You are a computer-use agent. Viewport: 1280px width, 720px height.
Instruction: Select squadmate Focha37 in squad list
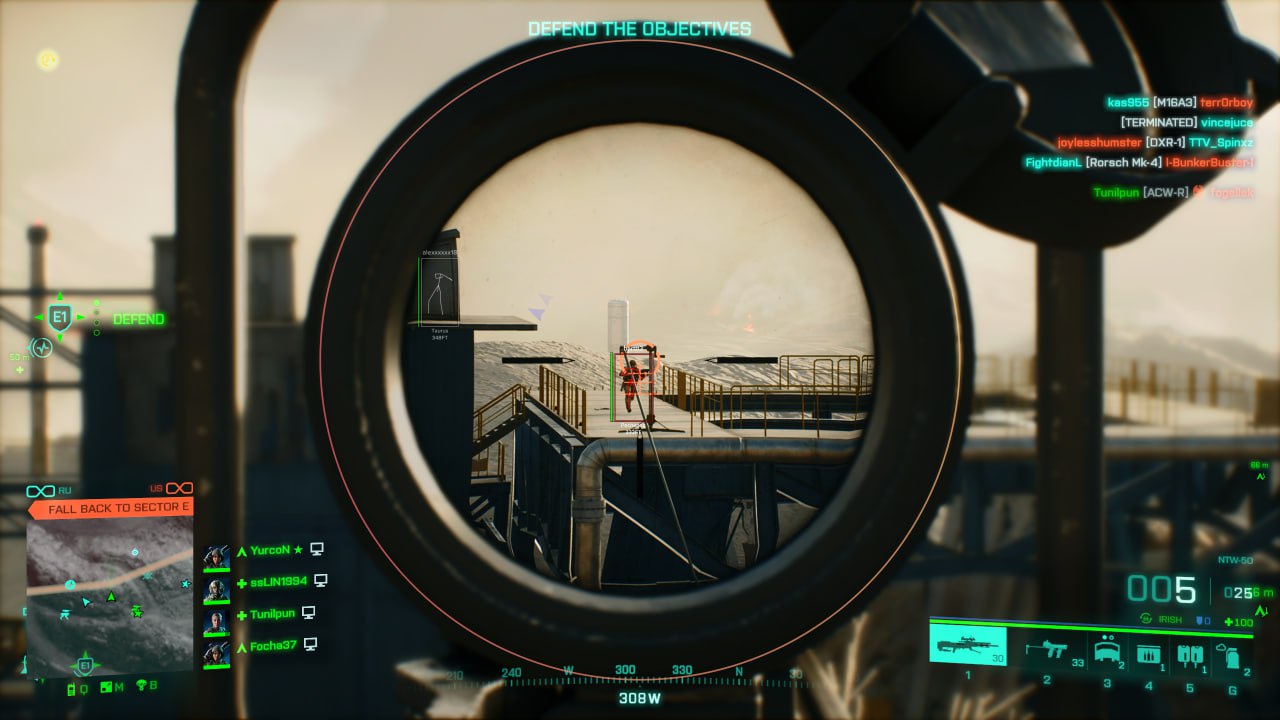tap(272, 645)
